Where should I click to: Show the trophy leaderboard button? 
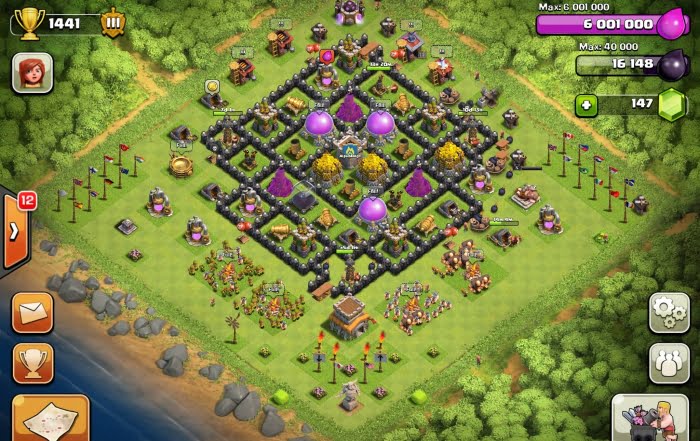(33, 363)
